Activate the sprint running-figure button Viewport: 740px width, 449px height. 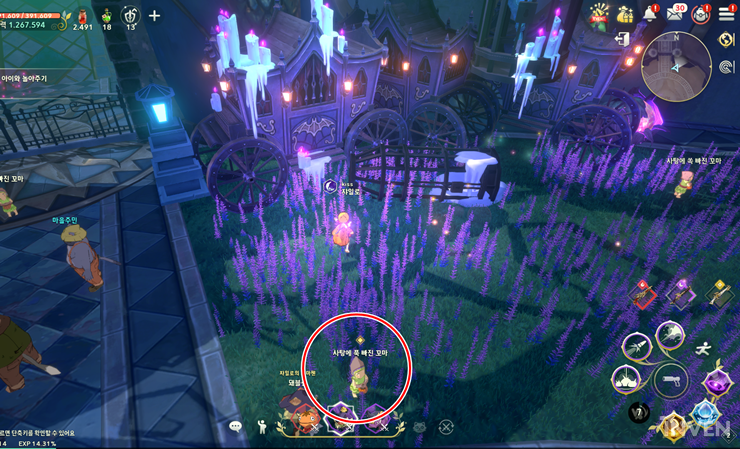(703, 348)
